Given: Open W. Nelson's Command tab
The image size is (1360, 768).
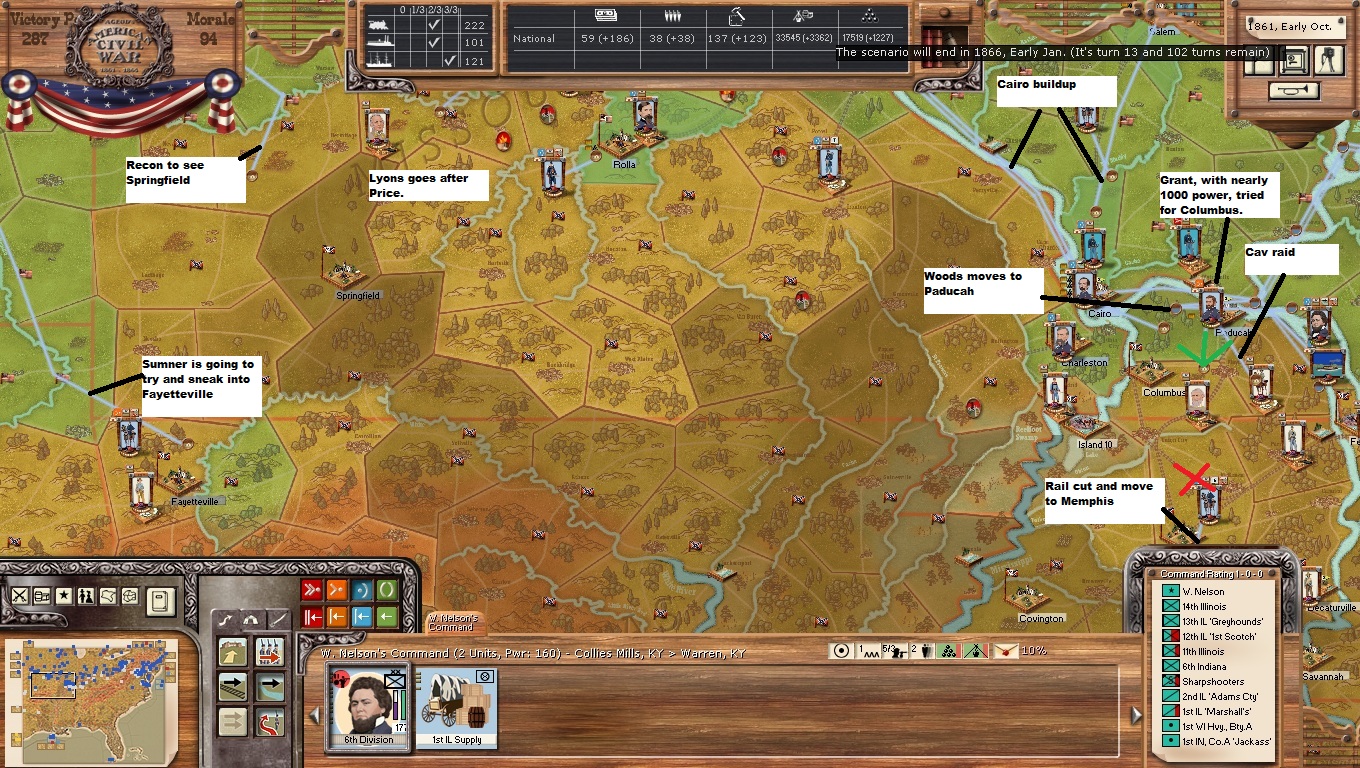Looking at the screenshot, I should (x=454, y=622).
